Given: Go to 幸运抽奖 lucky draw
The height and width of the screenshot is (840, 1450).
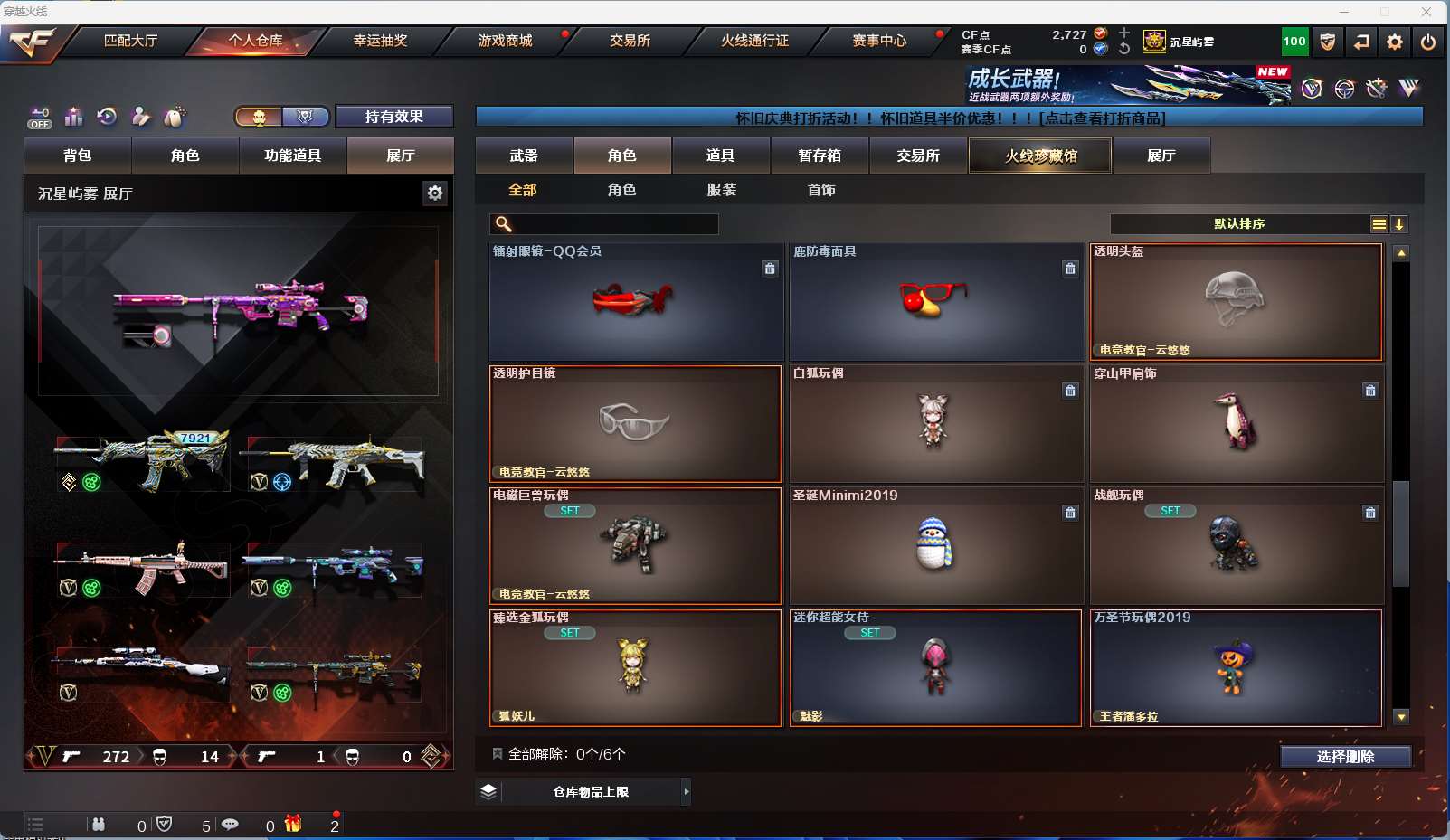Looking at the screenshot, I should click(x=380, y=41).
